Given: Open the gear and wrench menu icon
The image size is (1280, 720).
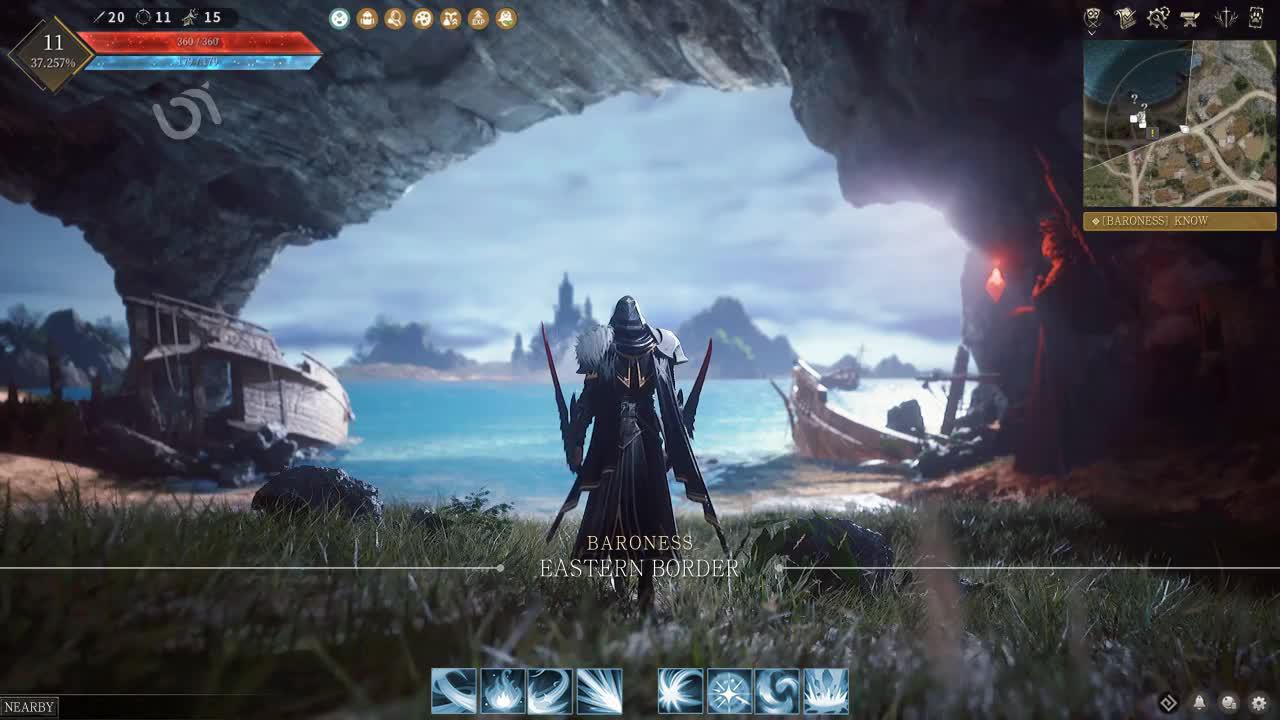Looking at the screenshot, I should pyautogui.click(x=1158, y=18).
